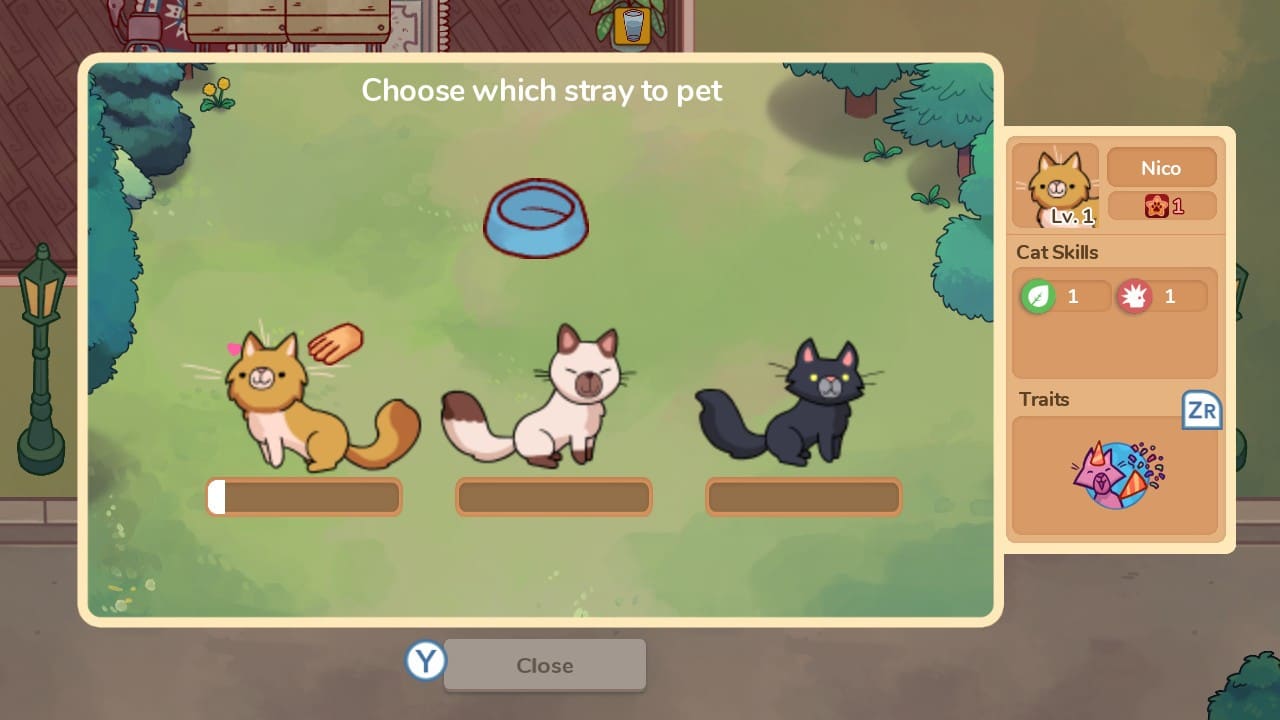The image size is (1280, 720).
Task: Click the Y button prompt
Action: click(x=424, y=662)
